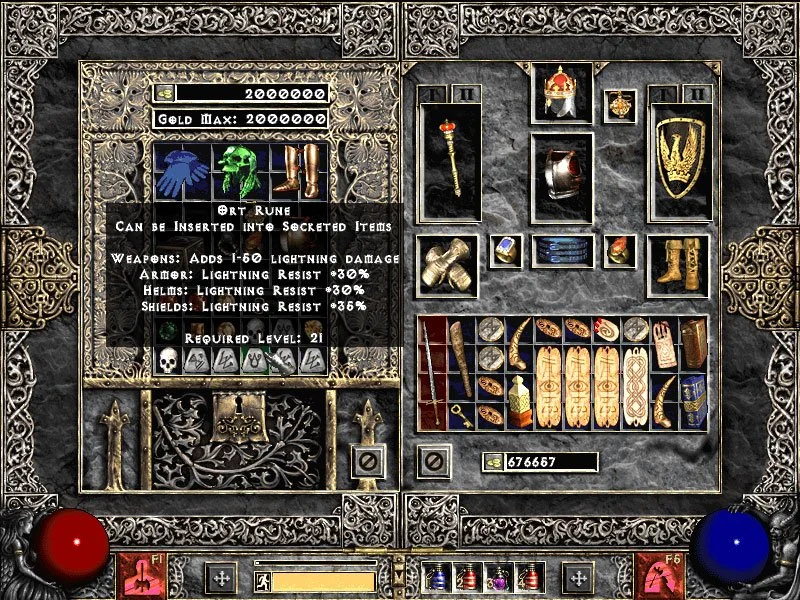The width and height of the screenshot is (800, 600).
Task: Click the equipped eagle crest shield
Action: (679, 161)
